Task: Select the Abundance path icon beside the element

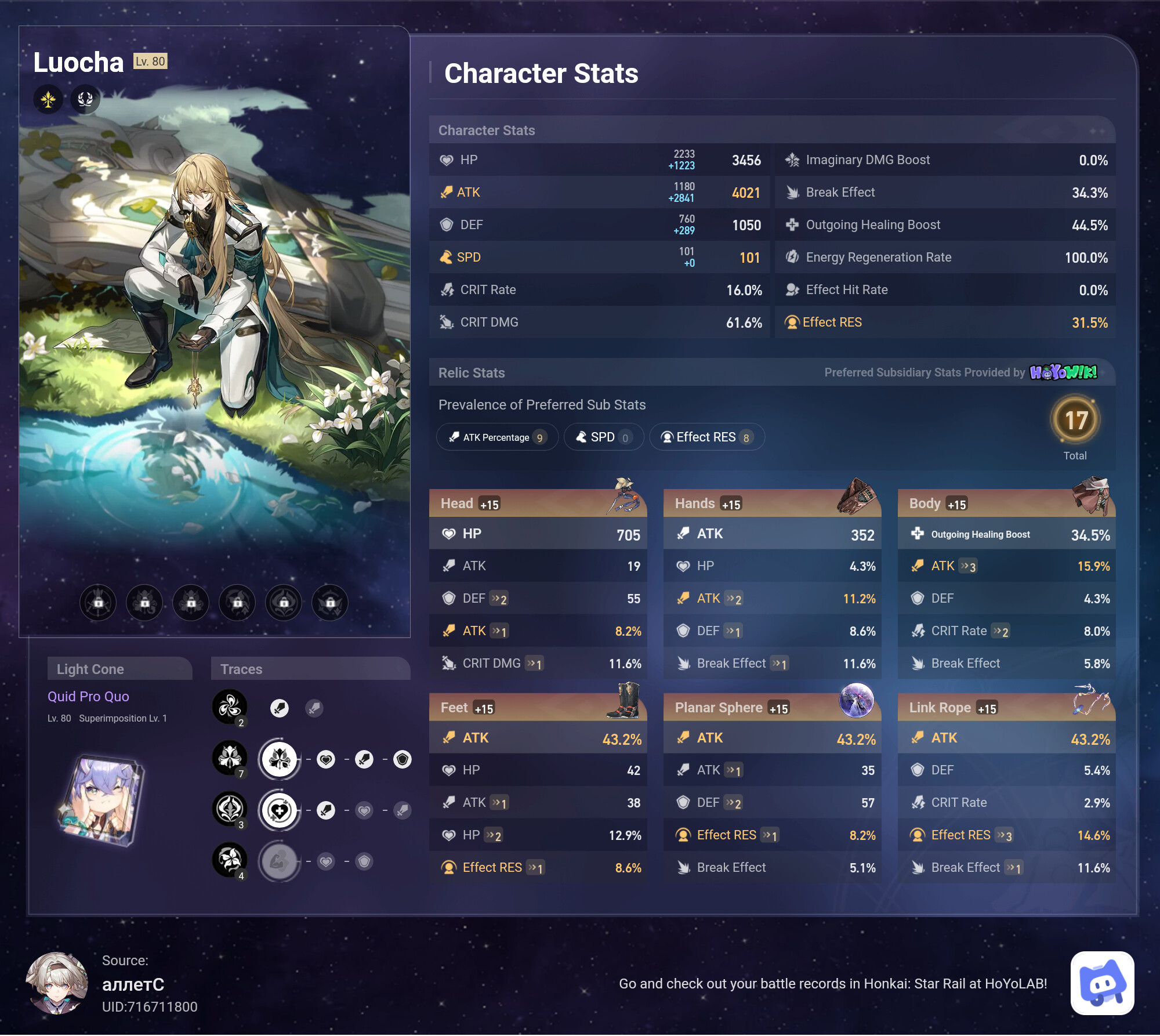Action: [x=85, y=99]
